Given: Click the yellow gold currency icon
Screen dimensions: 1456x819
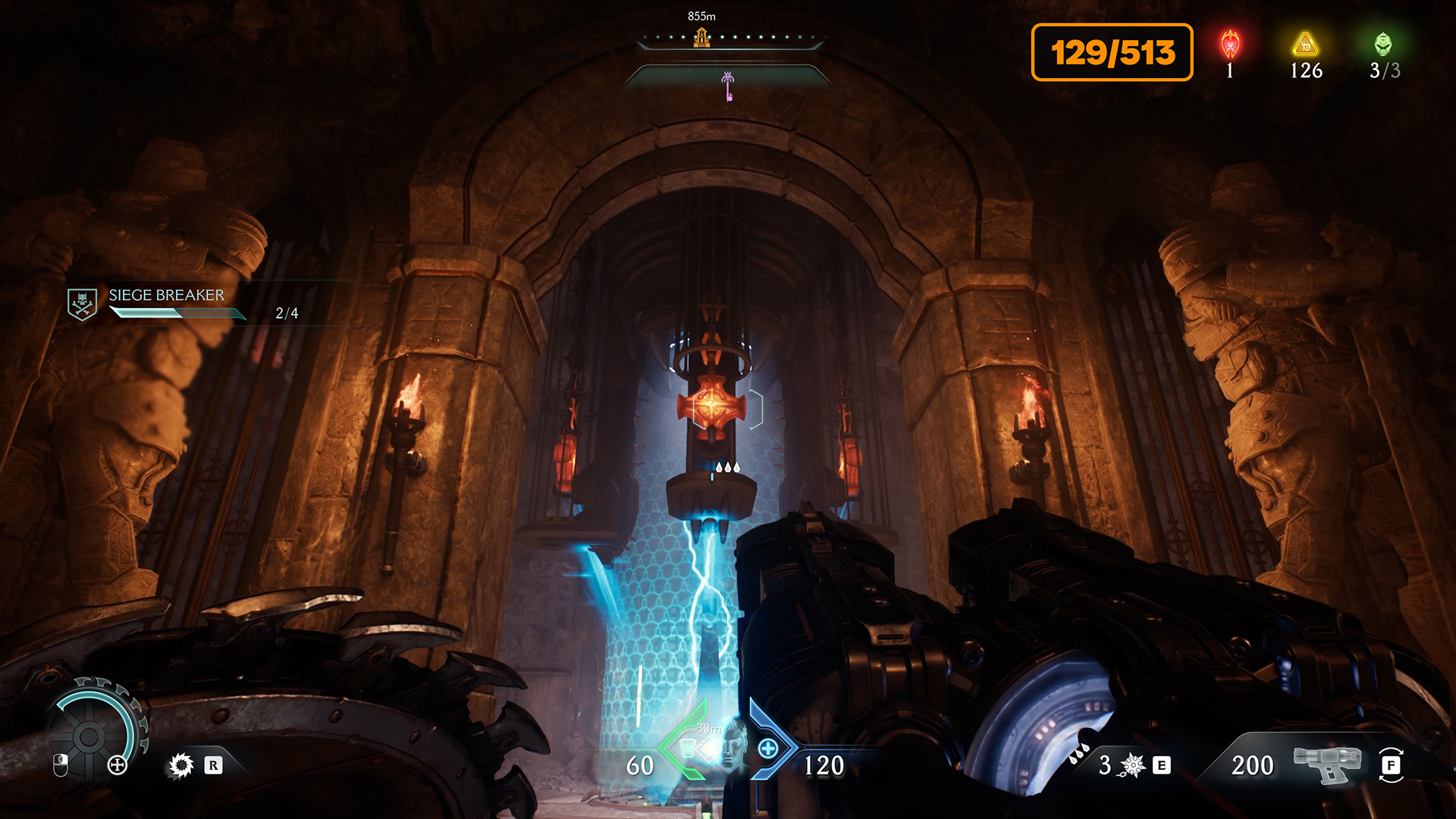Looking at the screenshot, I should tap(1306, 45).
